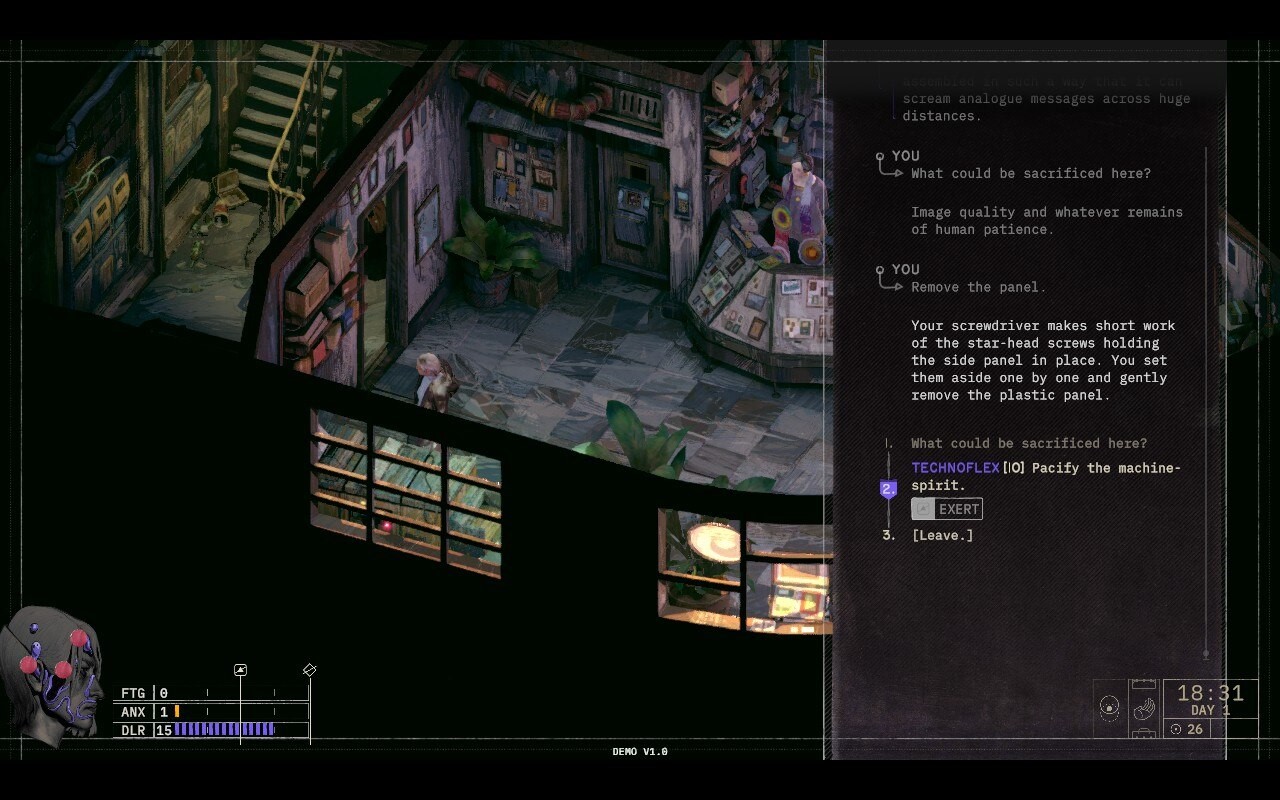The image size is (1280, 800).
Task: Toggle the upper red node on the head diagram
Action: coord(78,639)
